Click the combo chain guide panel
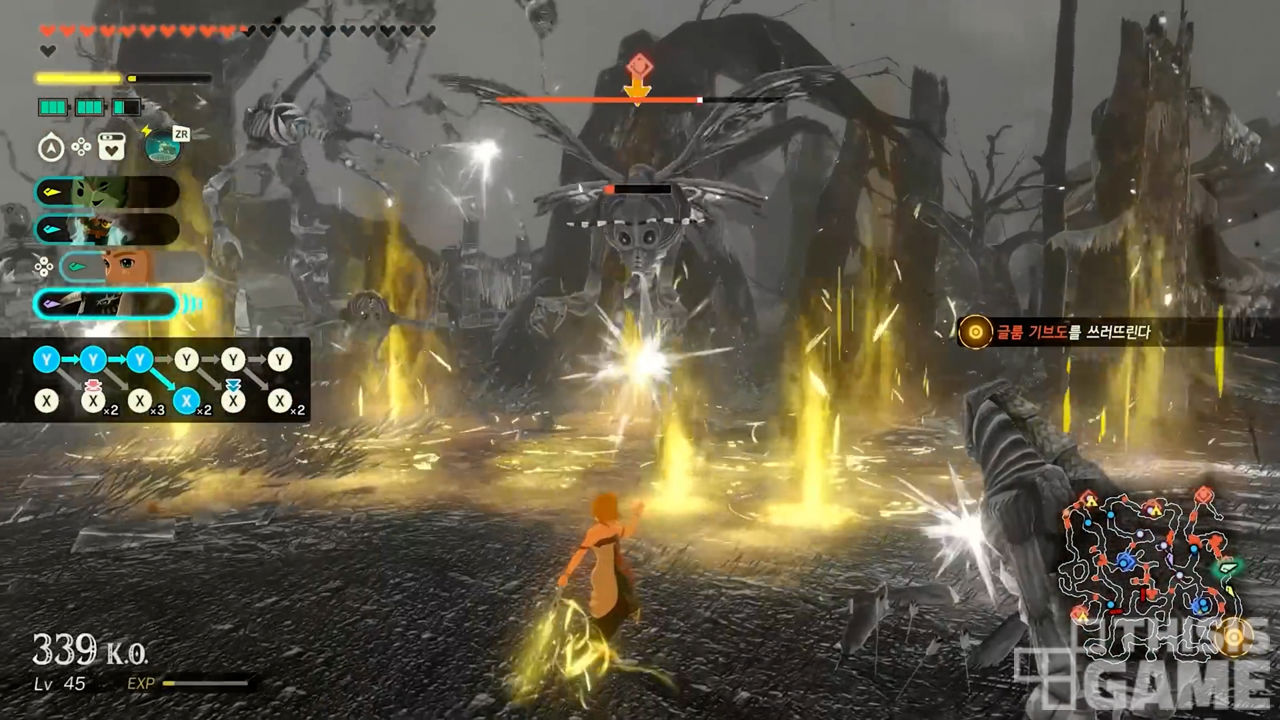 click(x=155, y=380)
